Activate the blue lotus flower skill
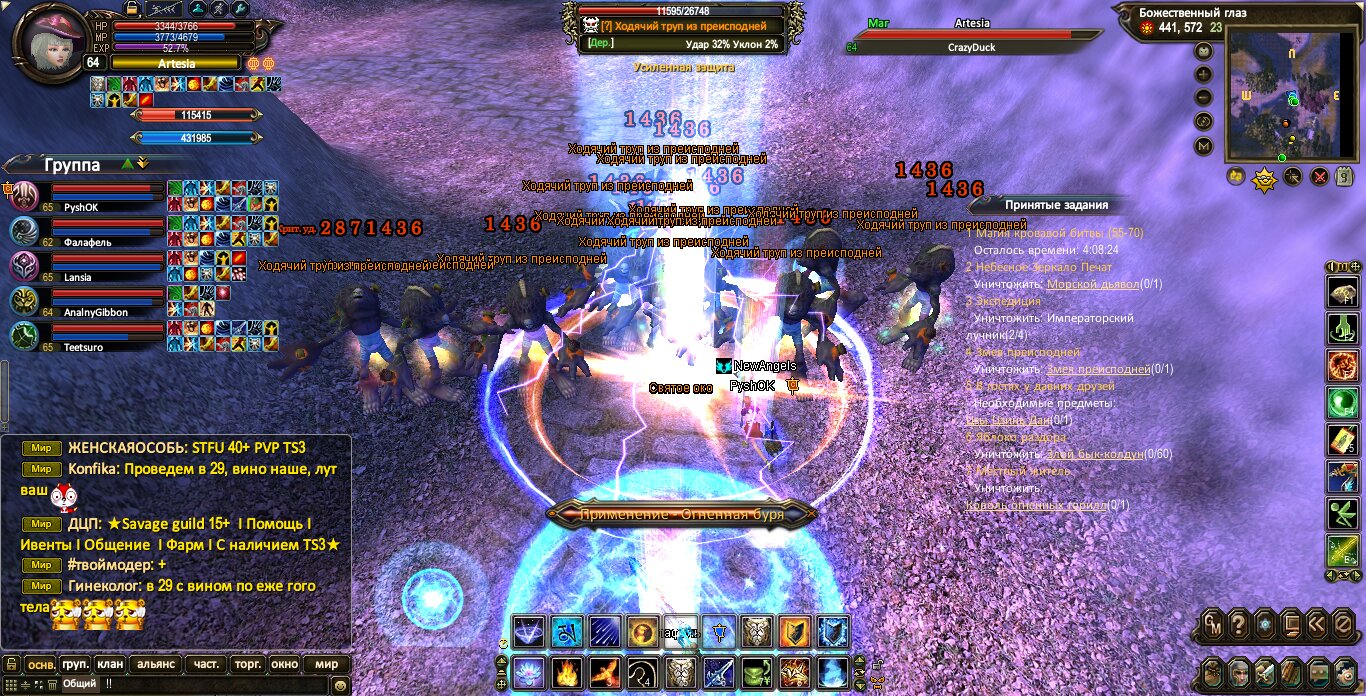 pyautogui.click(x=527, y=671)
